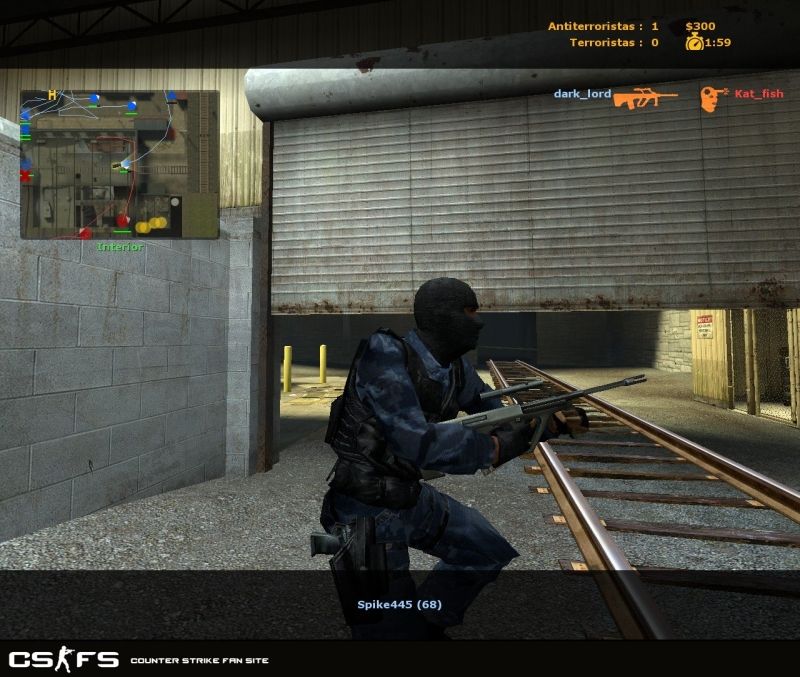
Task: Click the orange rifle kill icon
Action: [645, 97]
